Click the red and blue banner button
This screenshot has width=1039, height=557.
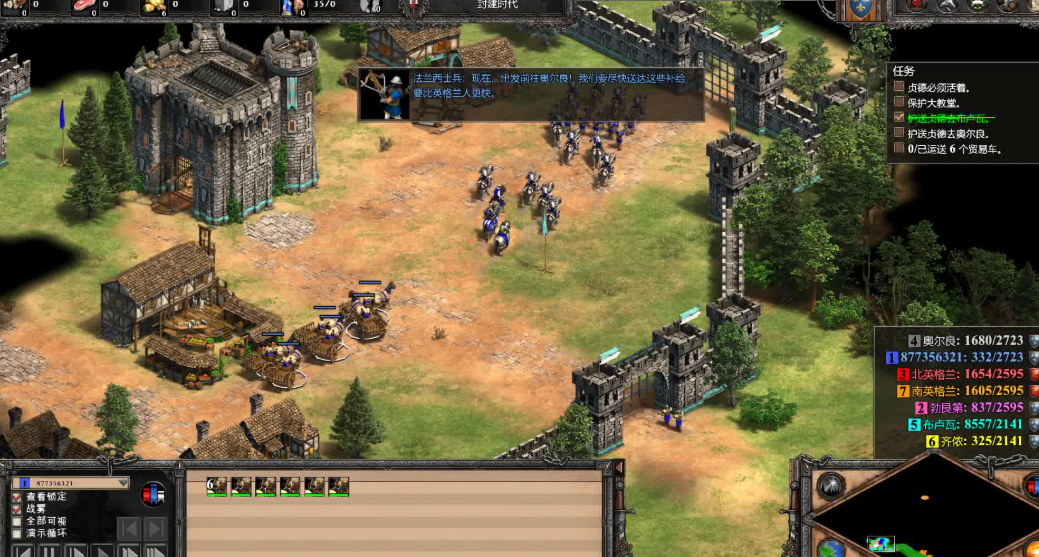coord(153,494)
